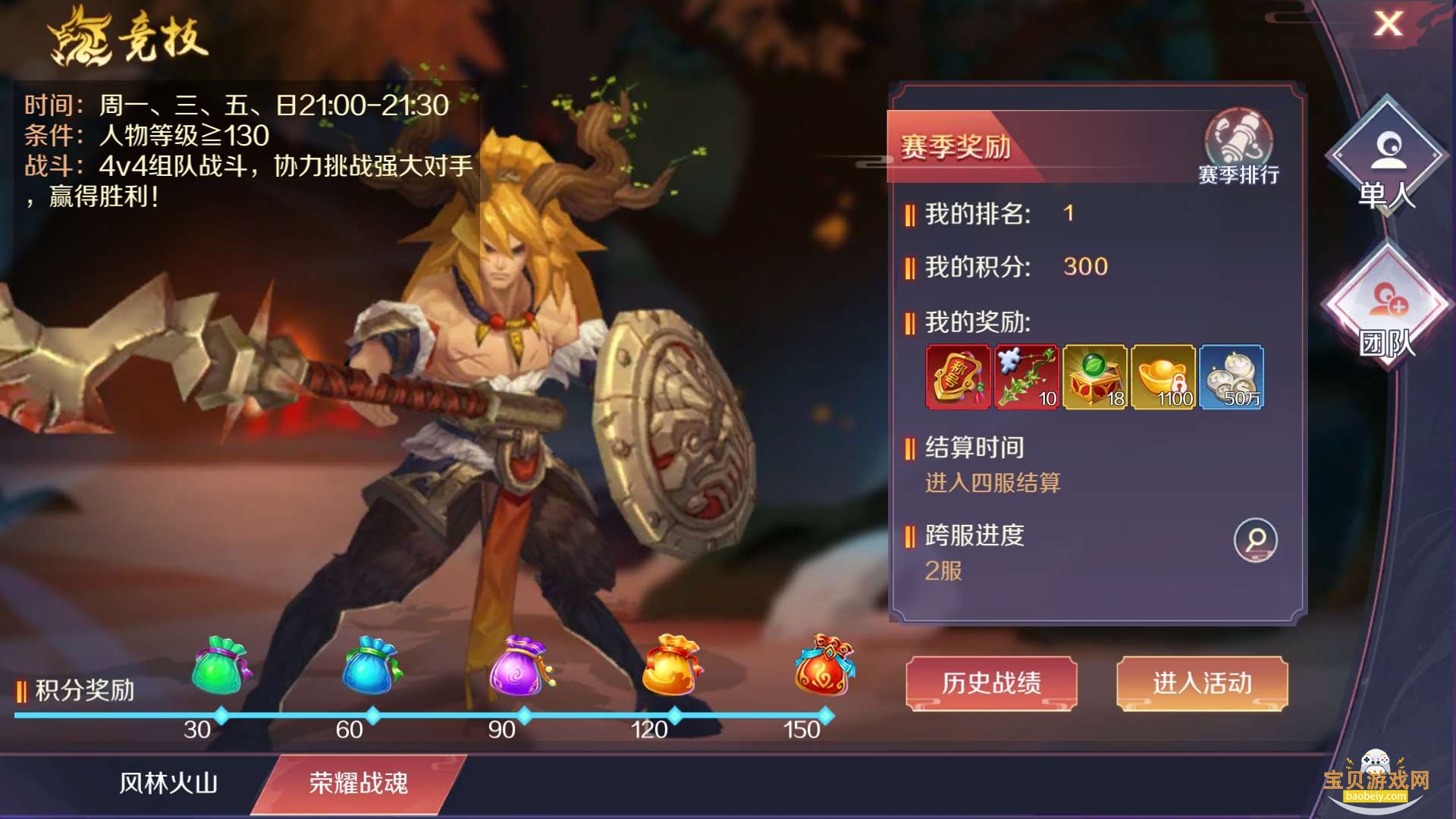Expand 进入四服结算 settlement details

pos(993,483)
